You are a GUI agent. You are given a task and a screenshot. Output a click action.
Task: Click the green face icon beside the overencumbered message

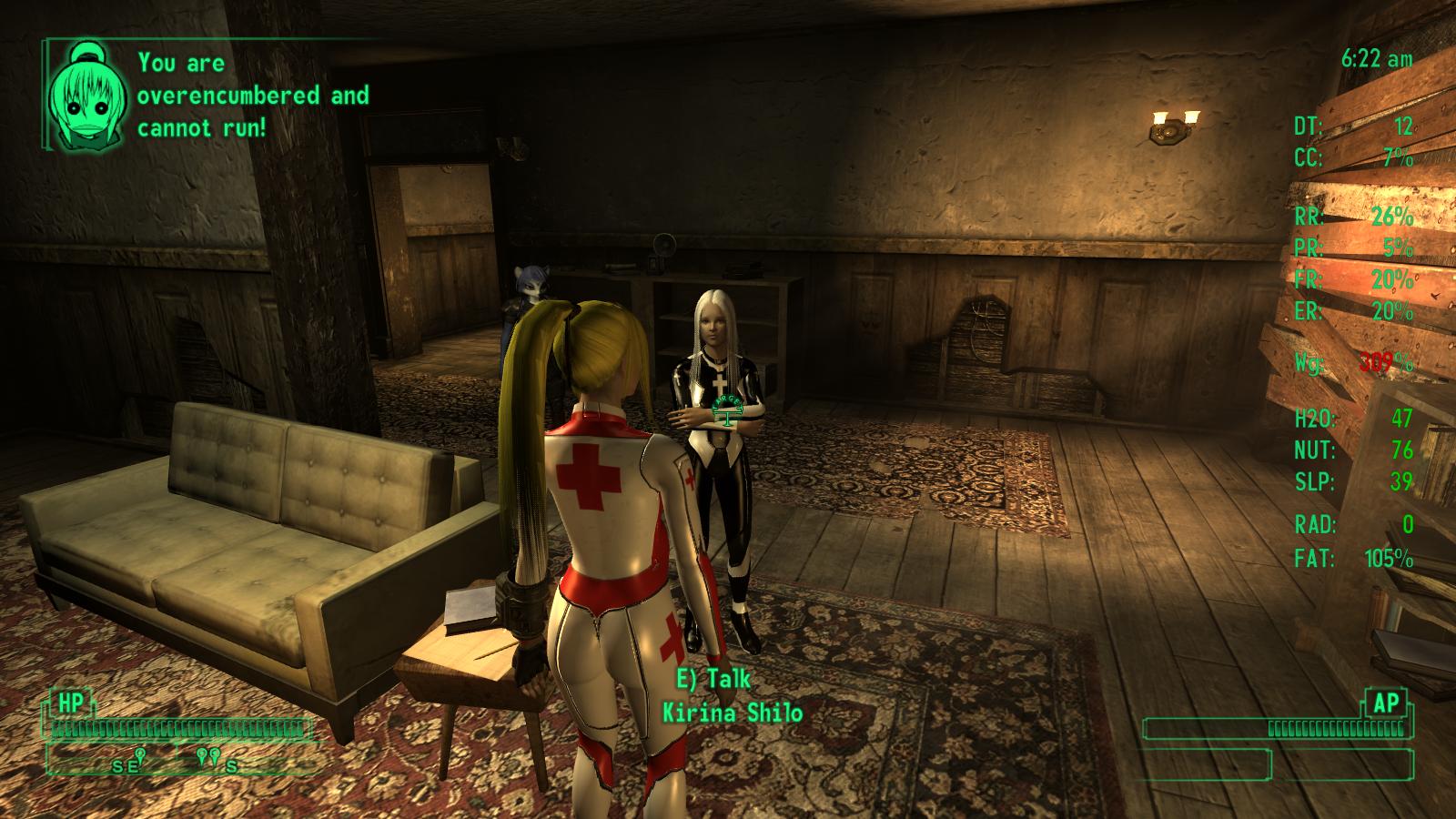pyautogui.click(x=86, y=96)
